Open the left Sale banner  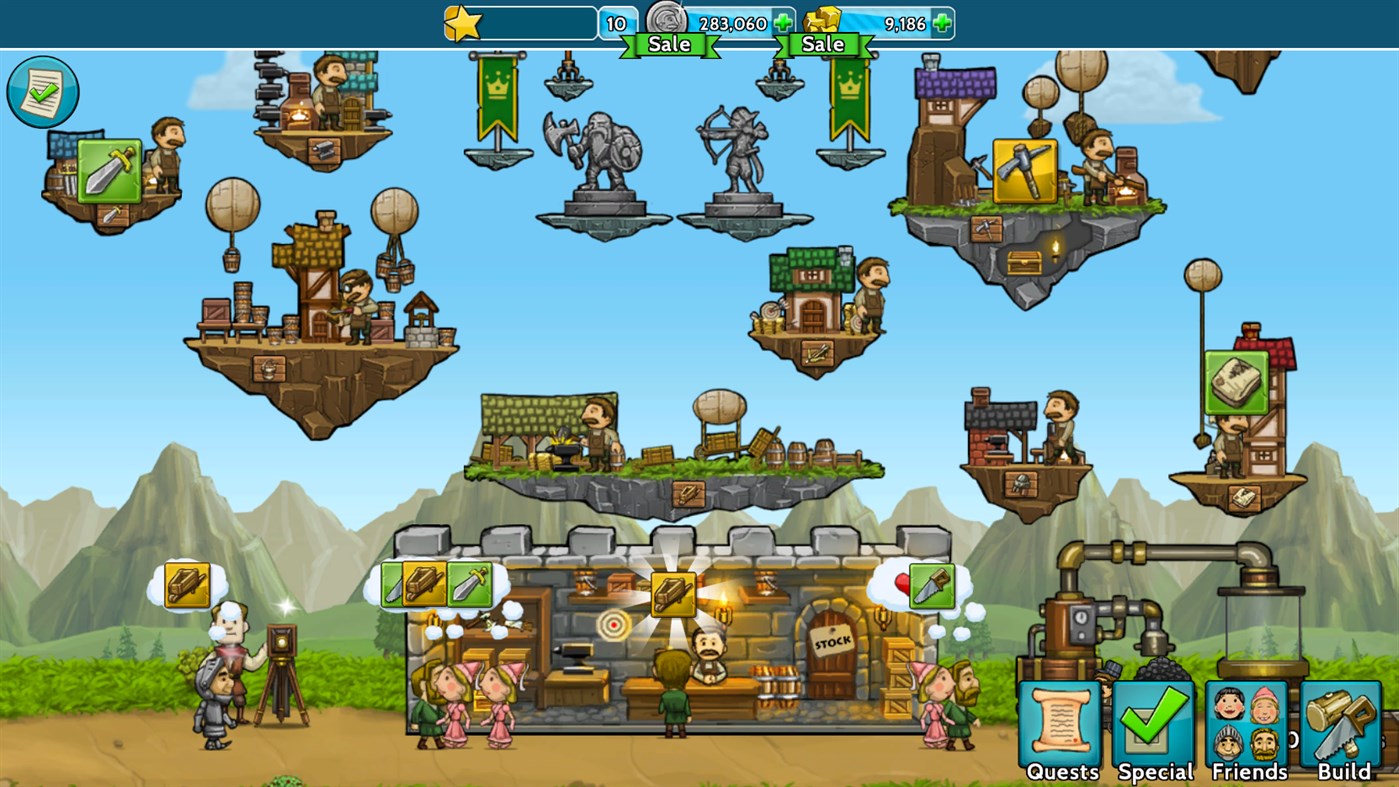pyautogui.click(x=668, y=44)
